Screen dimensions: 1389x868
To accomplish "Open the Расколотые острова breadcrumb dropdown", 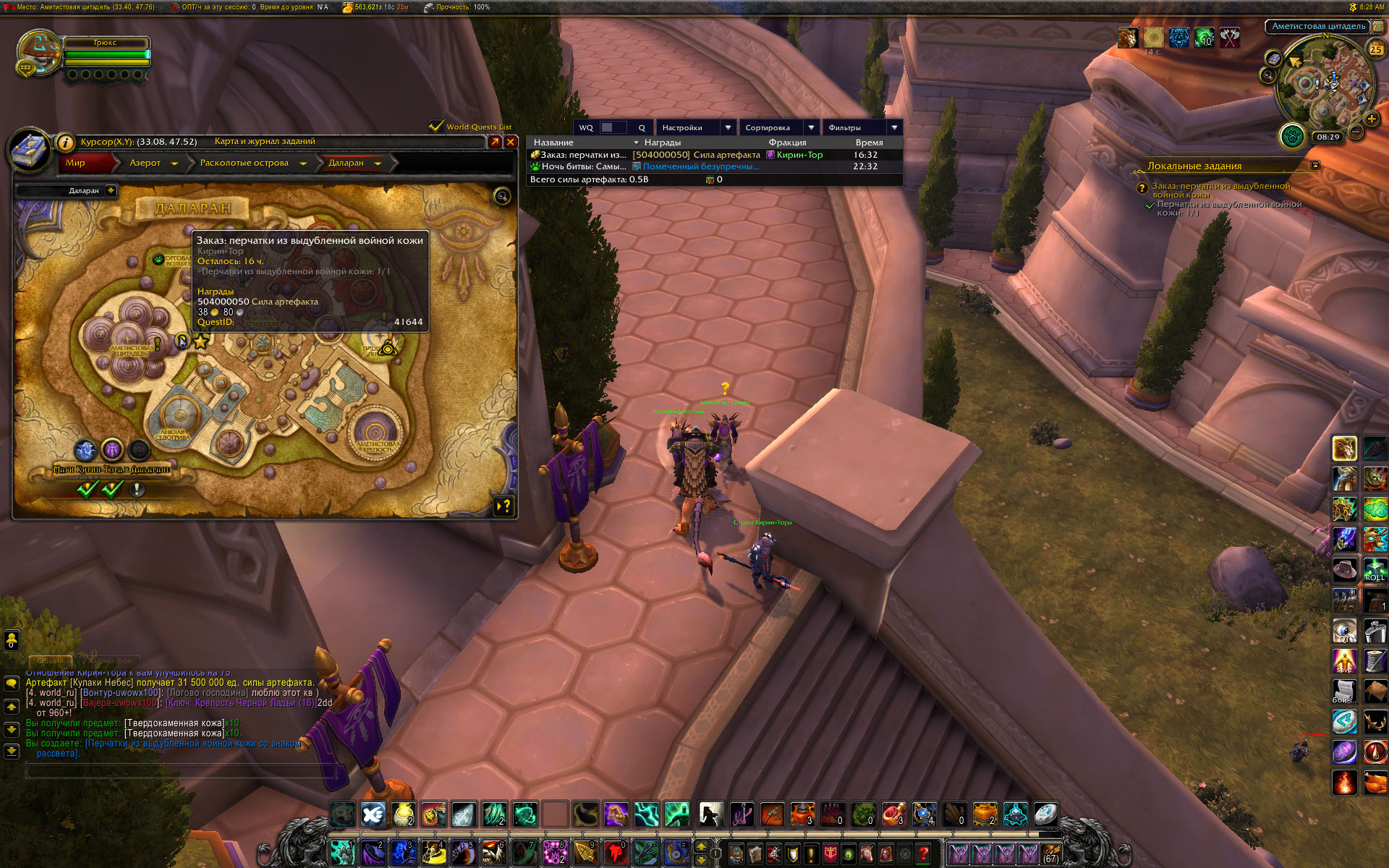I will [303, 163].
